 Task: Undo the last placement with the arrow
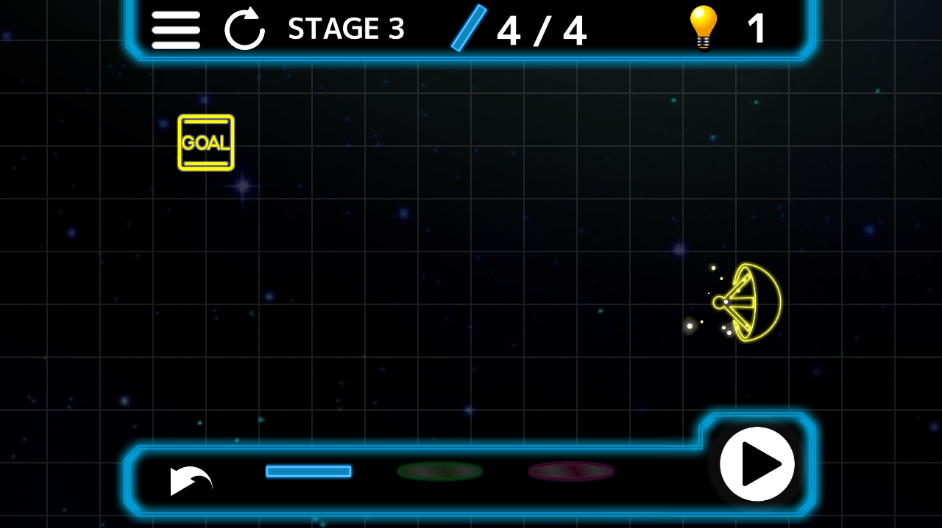pyautogui.click(x=190, y=479)
